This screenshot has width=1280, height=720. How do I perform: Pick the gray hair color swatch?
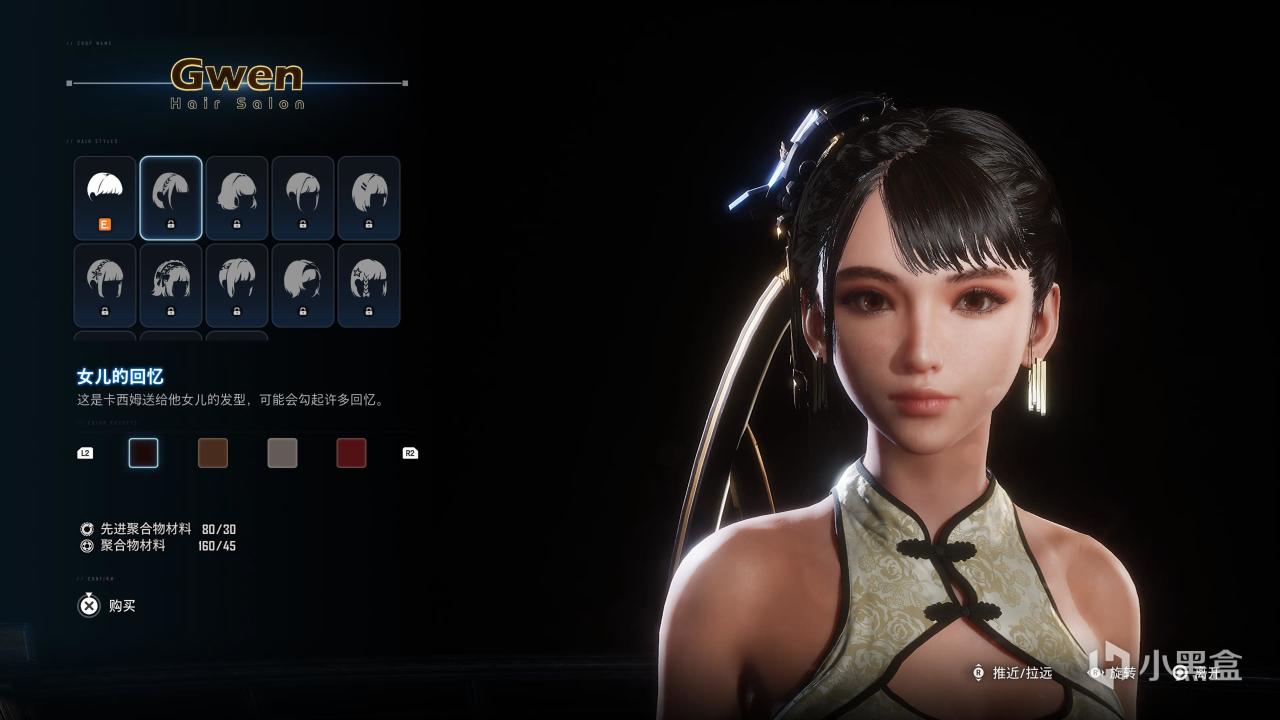point(282,453)
